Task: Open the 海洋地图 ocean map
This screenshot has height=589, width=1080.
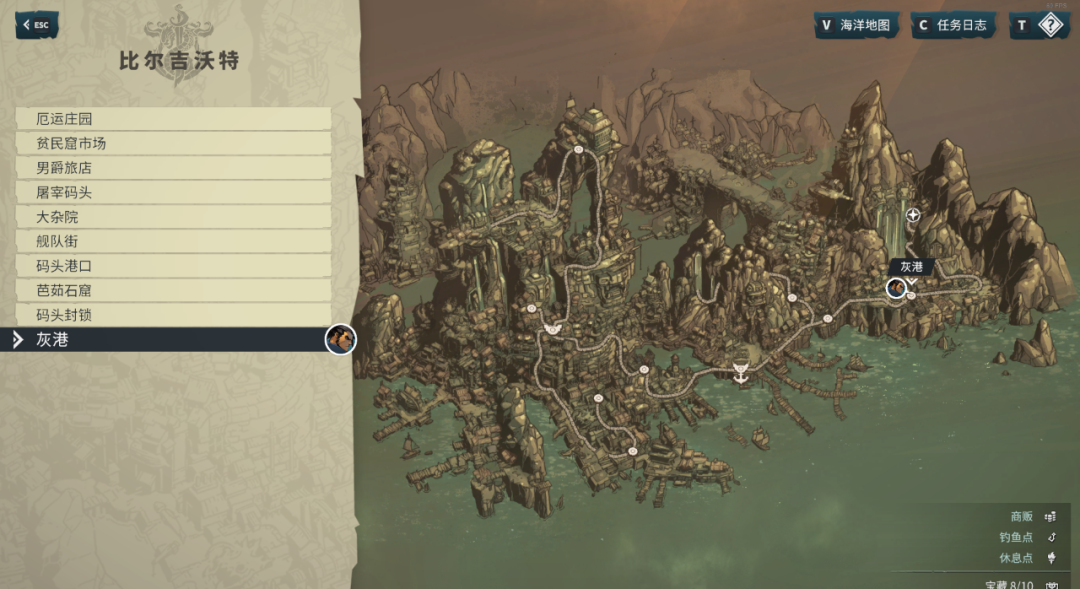Action: click(x=856, y=25)
